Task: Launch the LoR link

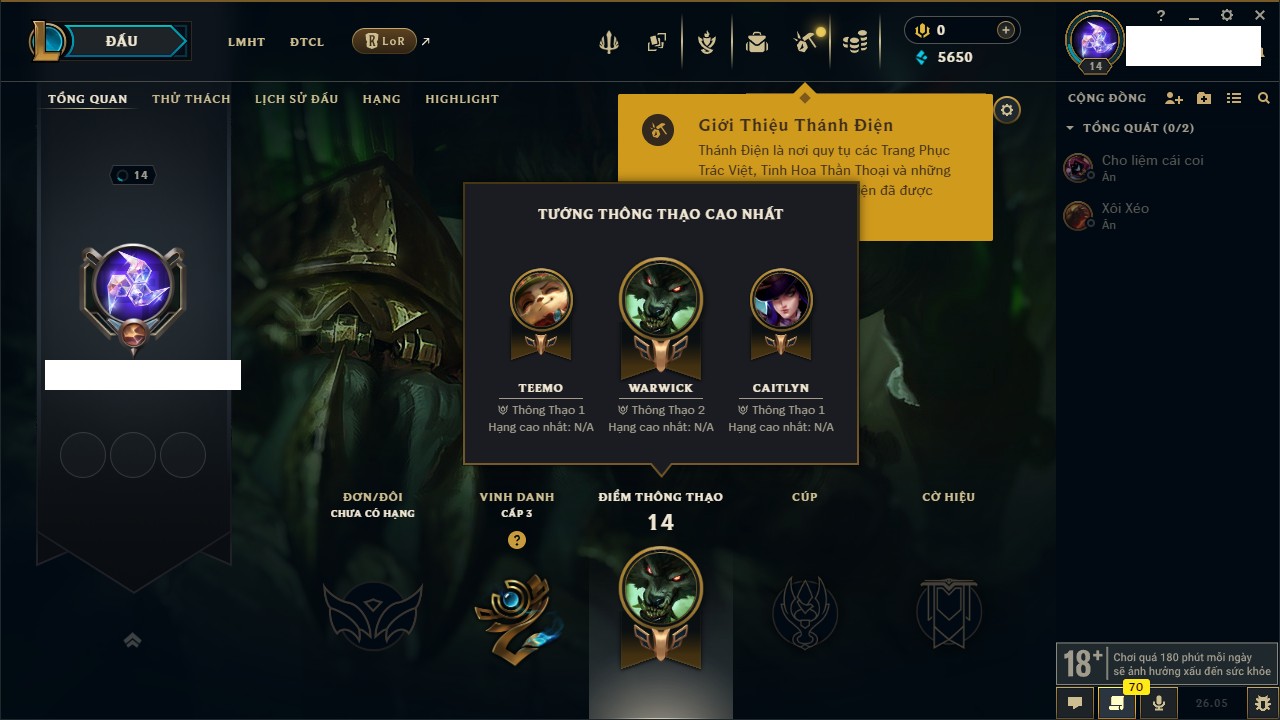Action: [385, 41]
